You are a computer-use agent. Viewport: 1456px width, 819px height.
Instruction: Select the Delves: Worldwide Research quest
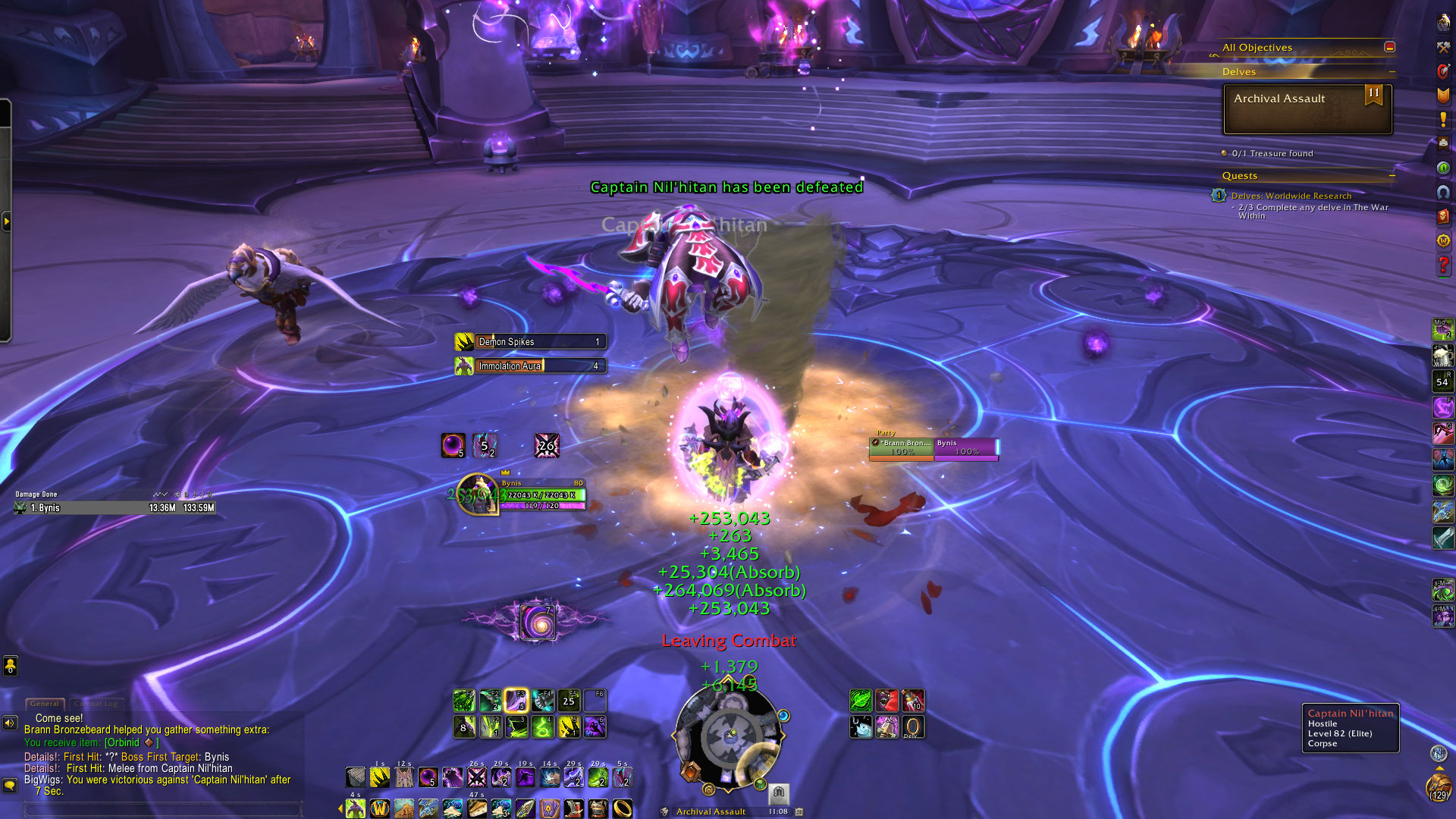[1291, 196]
